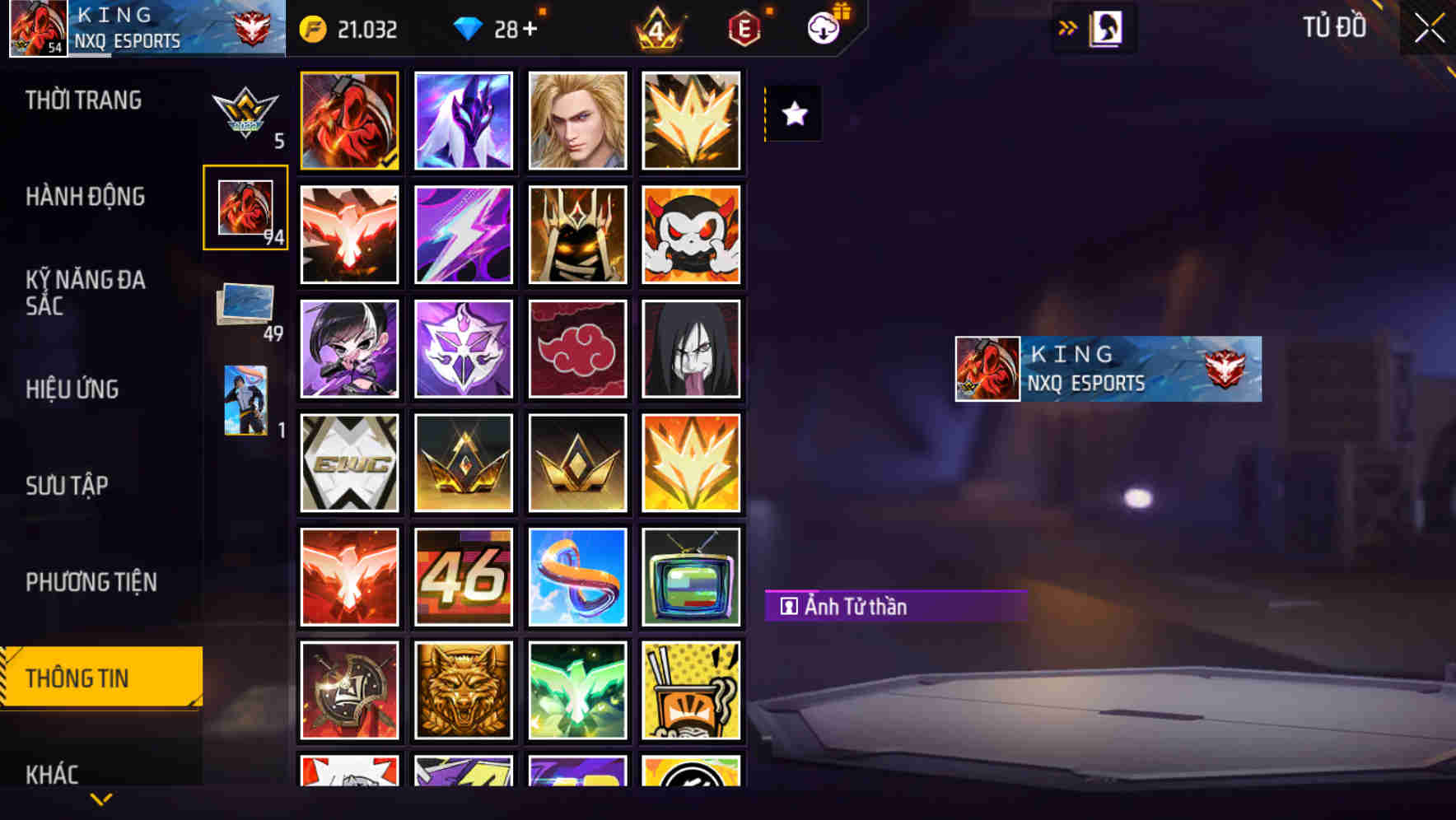1456x820 pixels.
Task: Click the red rank crown next to NXQ ESPORTS
Action: pyautogui.click(x=250, y=28)
